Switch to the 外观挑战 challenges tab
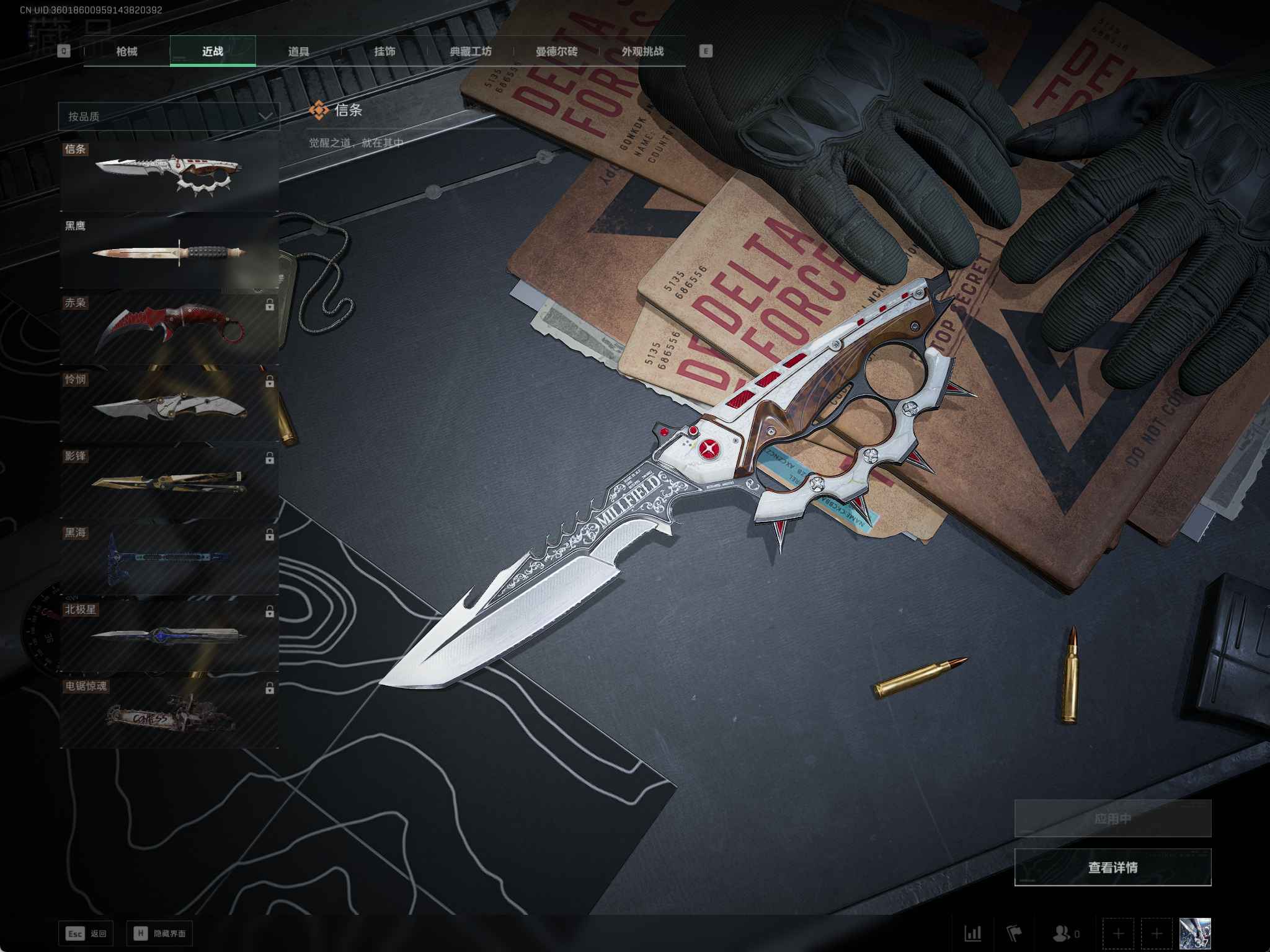1270x952 pixels. pos(642,51)
